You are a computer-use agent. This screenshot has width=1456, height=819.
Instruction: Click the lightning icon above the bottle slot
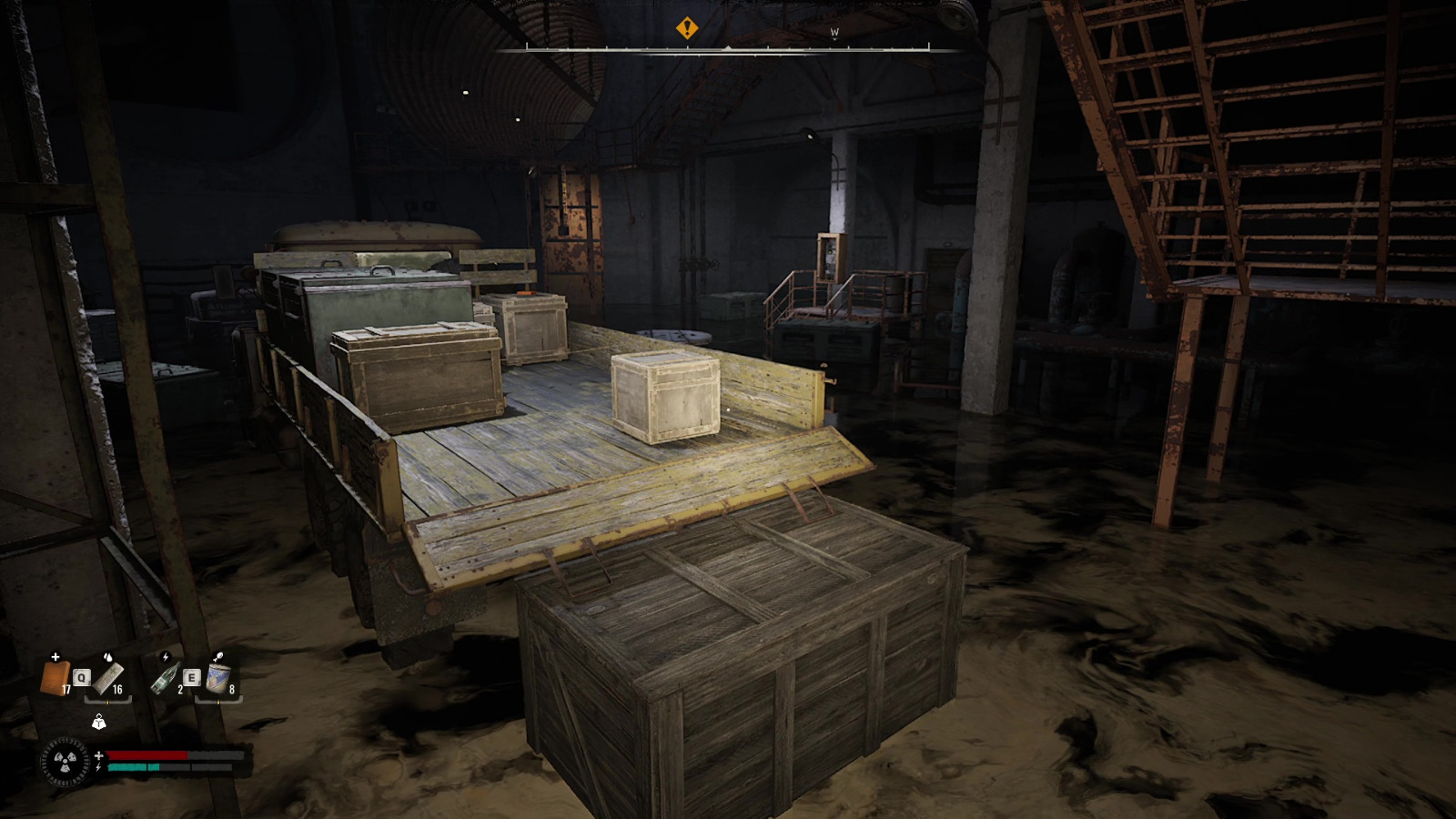click(166, 657)
